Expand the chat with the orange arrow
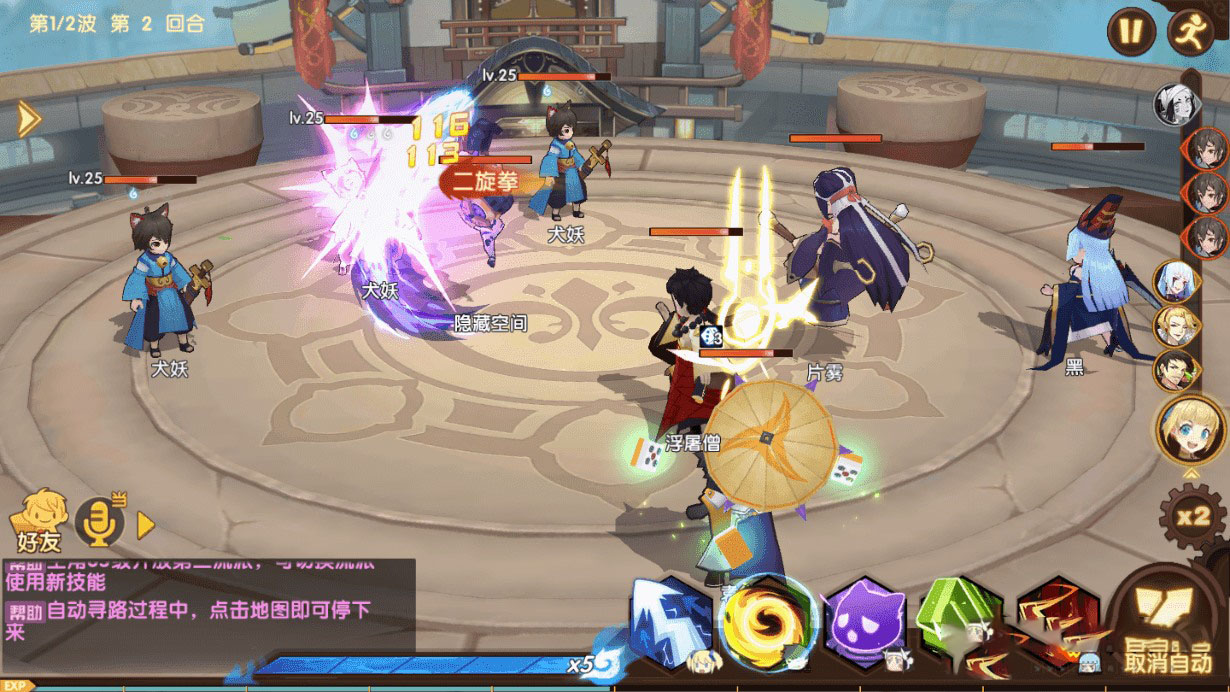This screenshot has height=692, width=1230. click(x=146, y=524)
